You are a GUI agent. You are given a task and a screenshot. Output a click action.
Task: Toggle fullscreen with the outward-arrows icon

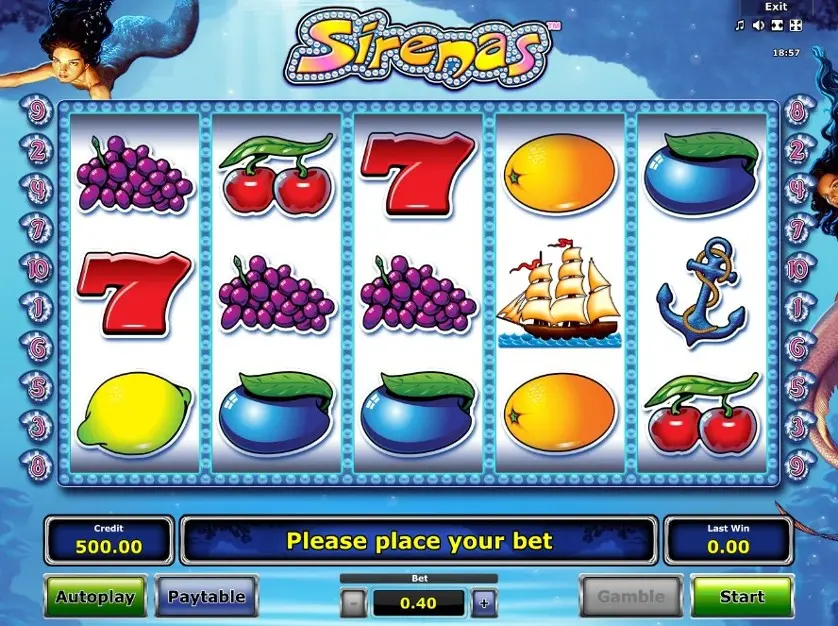795,25
